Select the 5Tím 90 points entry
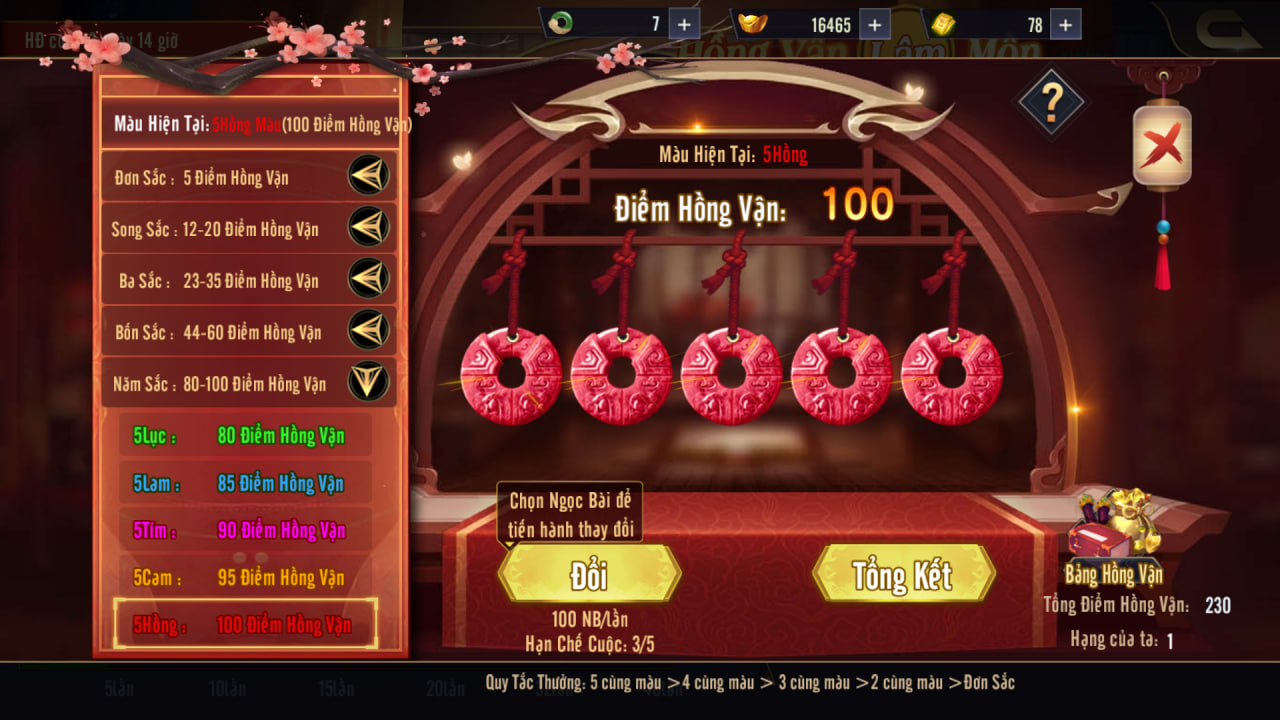The image size is (1280, 720). tap(245, 531)
